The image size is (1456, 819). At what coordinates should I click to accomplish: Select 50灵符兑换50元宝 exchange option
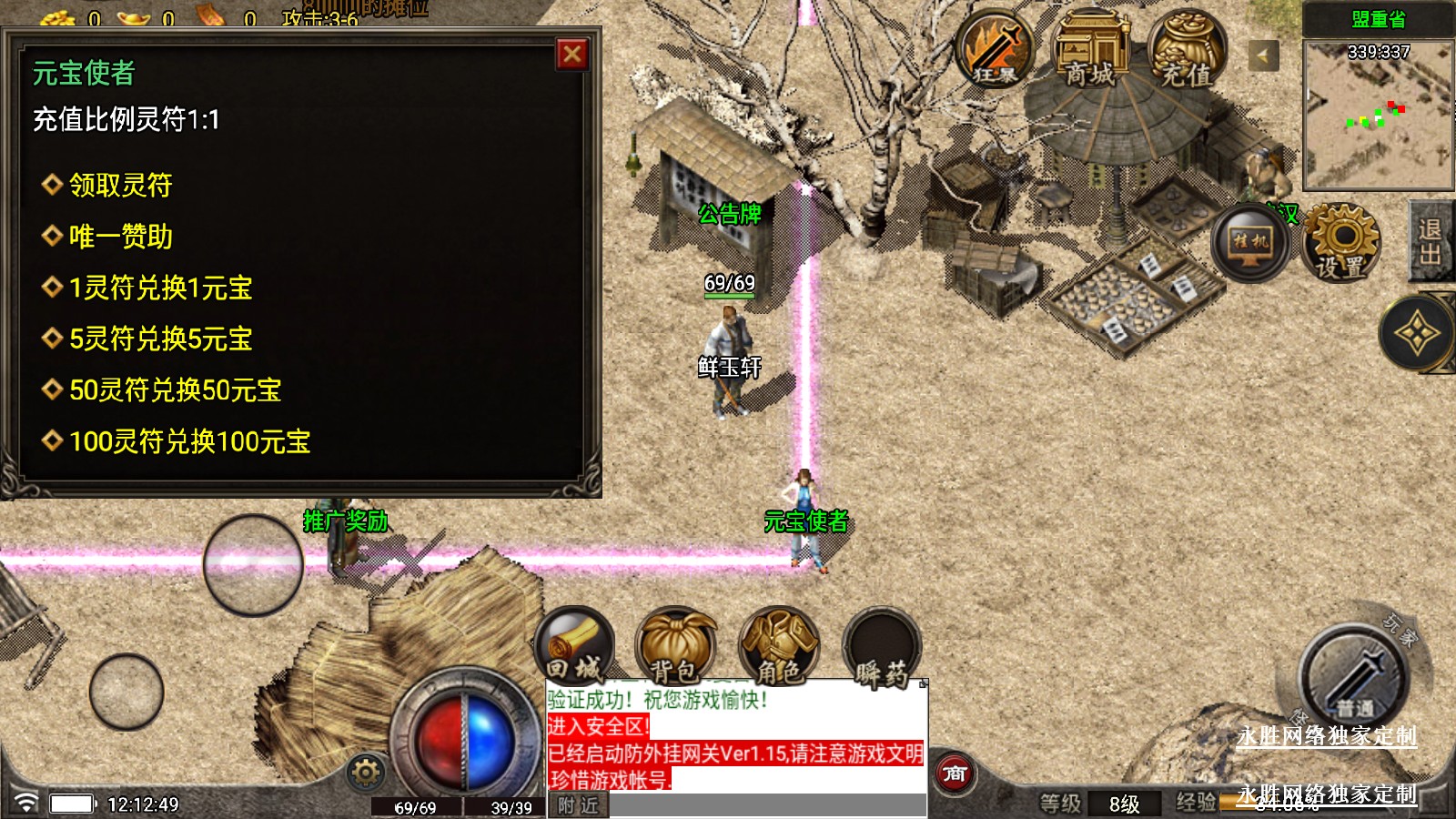point(175,390)
